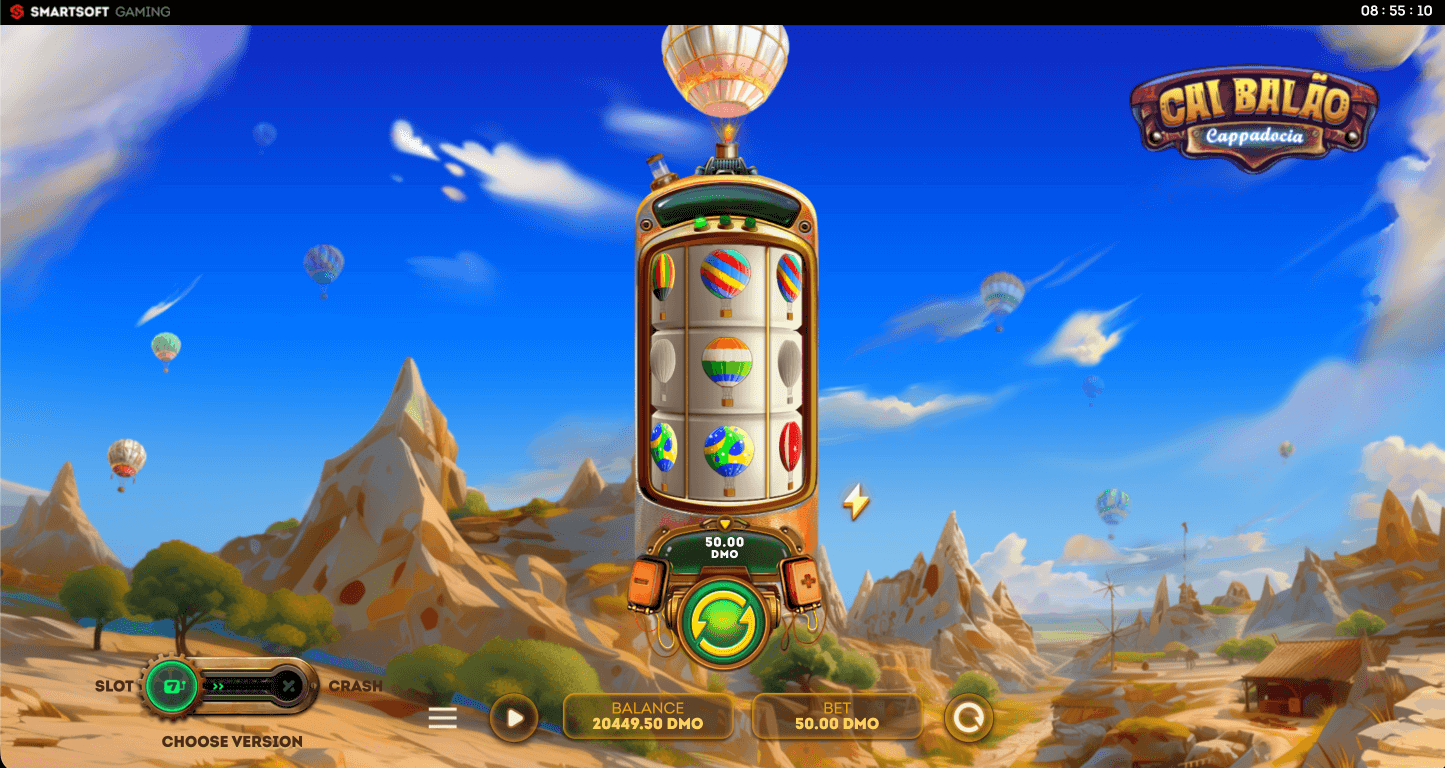Expand the double-chevron on the version slider
1445x768 pixels.
[218, 686]
